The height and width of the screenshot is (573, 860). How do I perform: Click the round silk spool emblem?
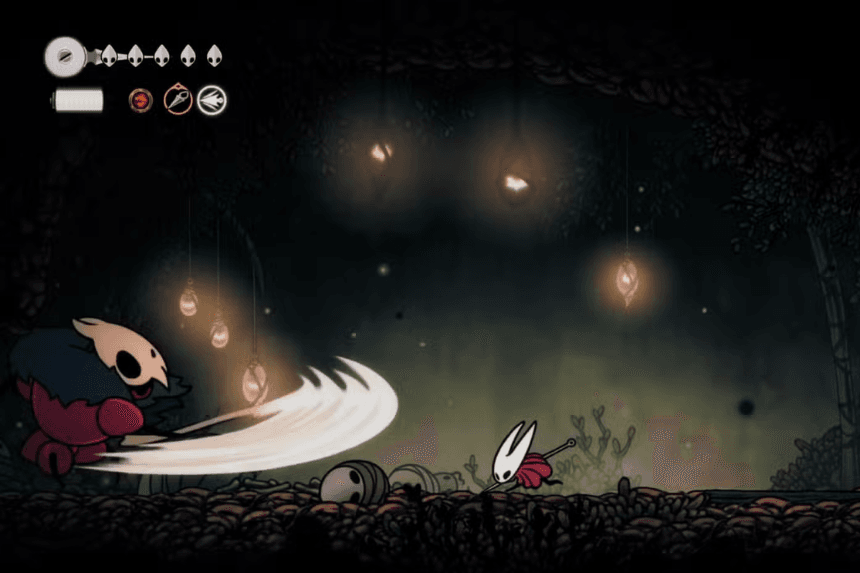(64, 56)
